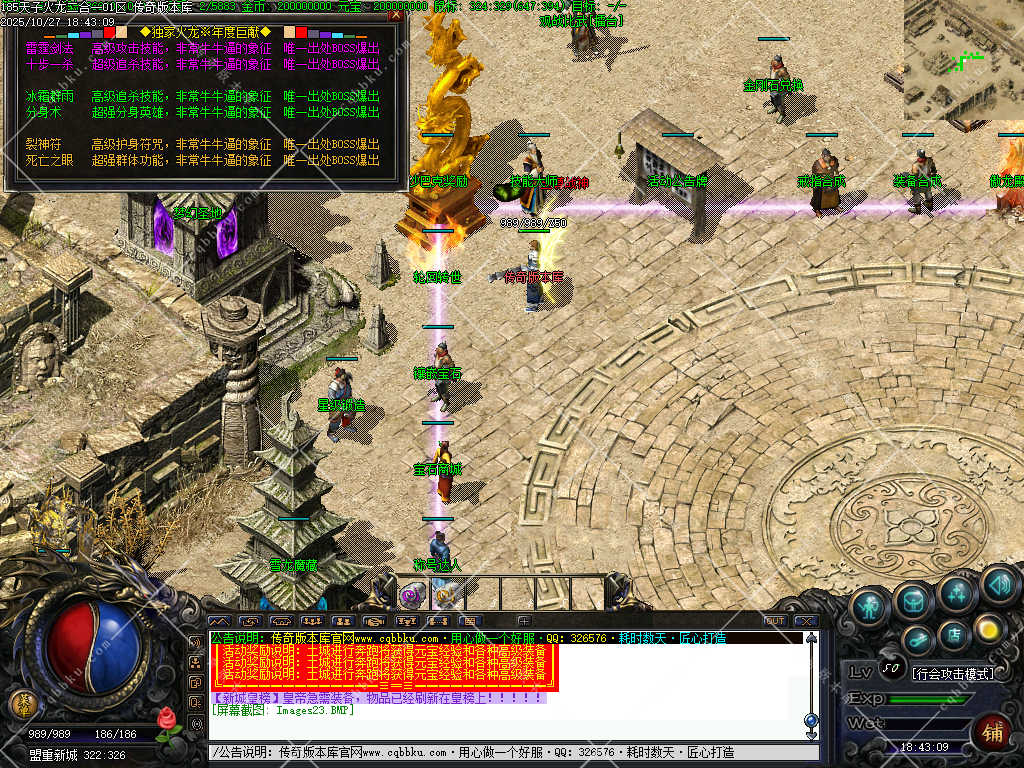Screen dimensions: 1024x768
Task: Open the shop via the 店 icon
Action: click(x=954, y=633)
